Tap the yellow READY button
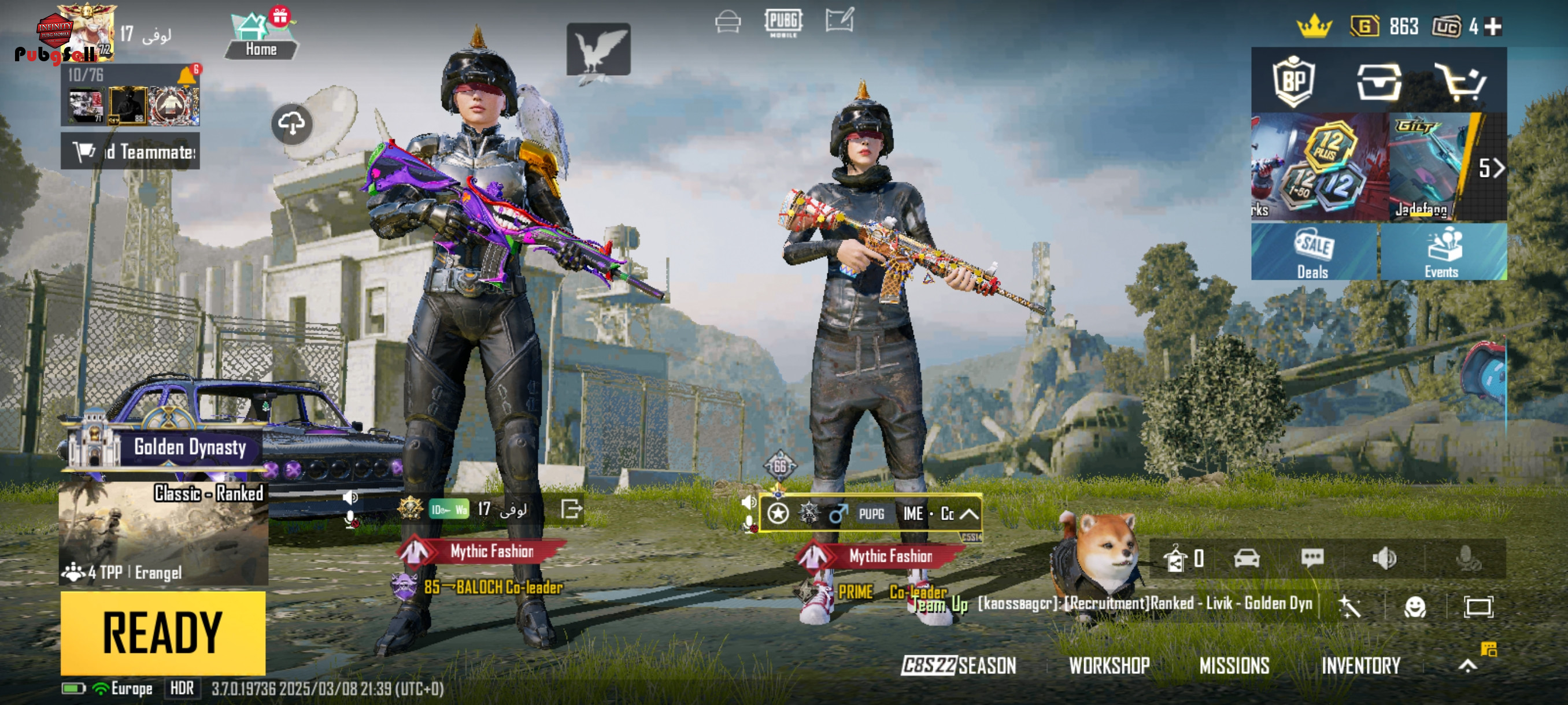This screenshot has height=705, width=1568. point(162,633)
